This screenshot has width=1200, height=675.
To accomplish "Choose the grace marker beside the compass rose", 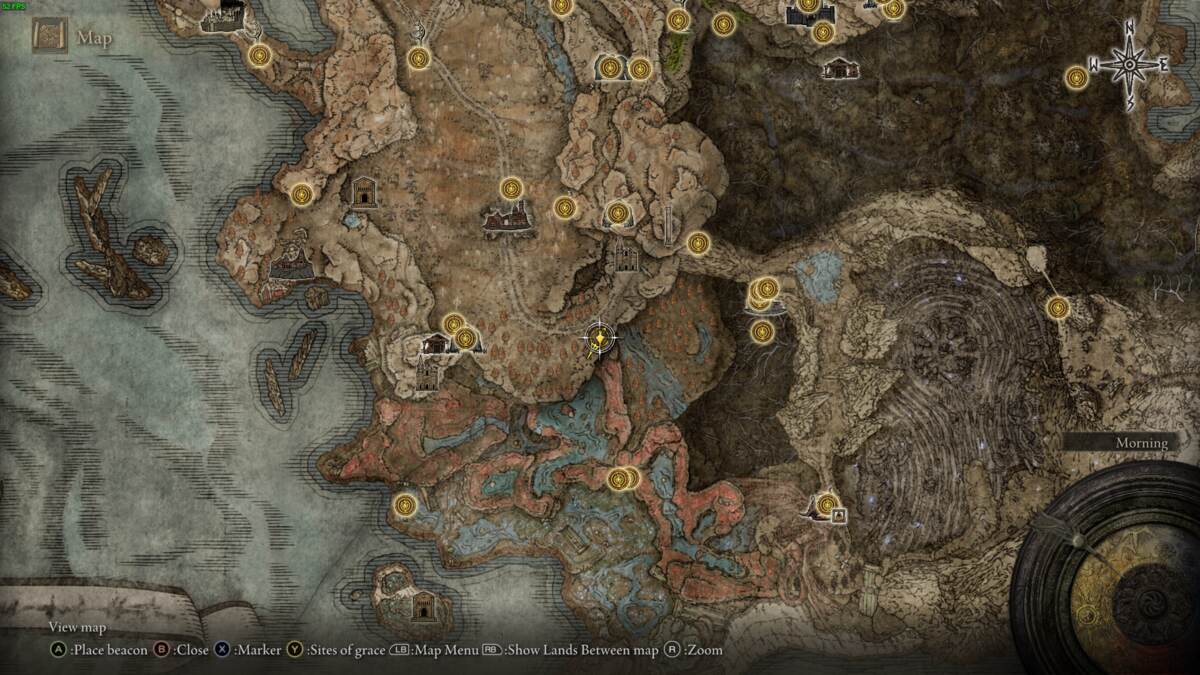I will tap(1076, 77).
